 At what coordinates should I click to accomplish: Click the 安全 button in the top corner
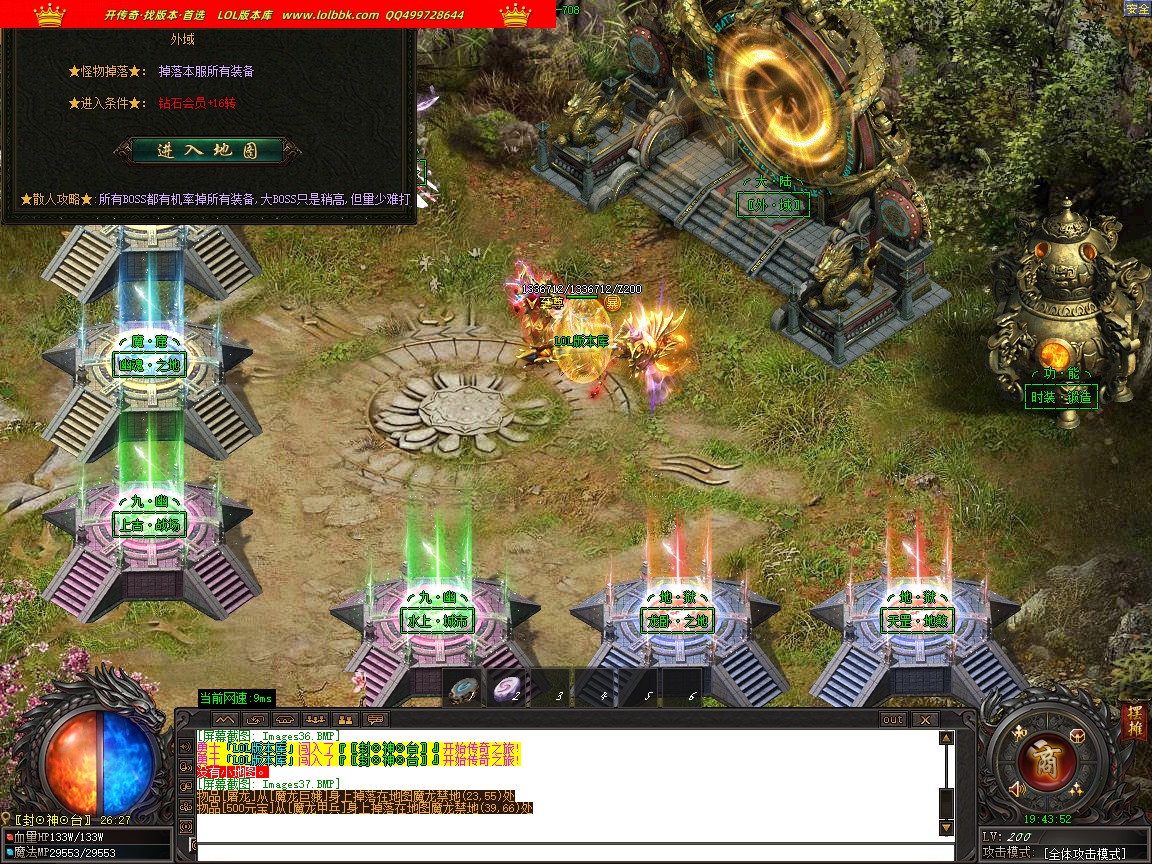click(1137, 9)
